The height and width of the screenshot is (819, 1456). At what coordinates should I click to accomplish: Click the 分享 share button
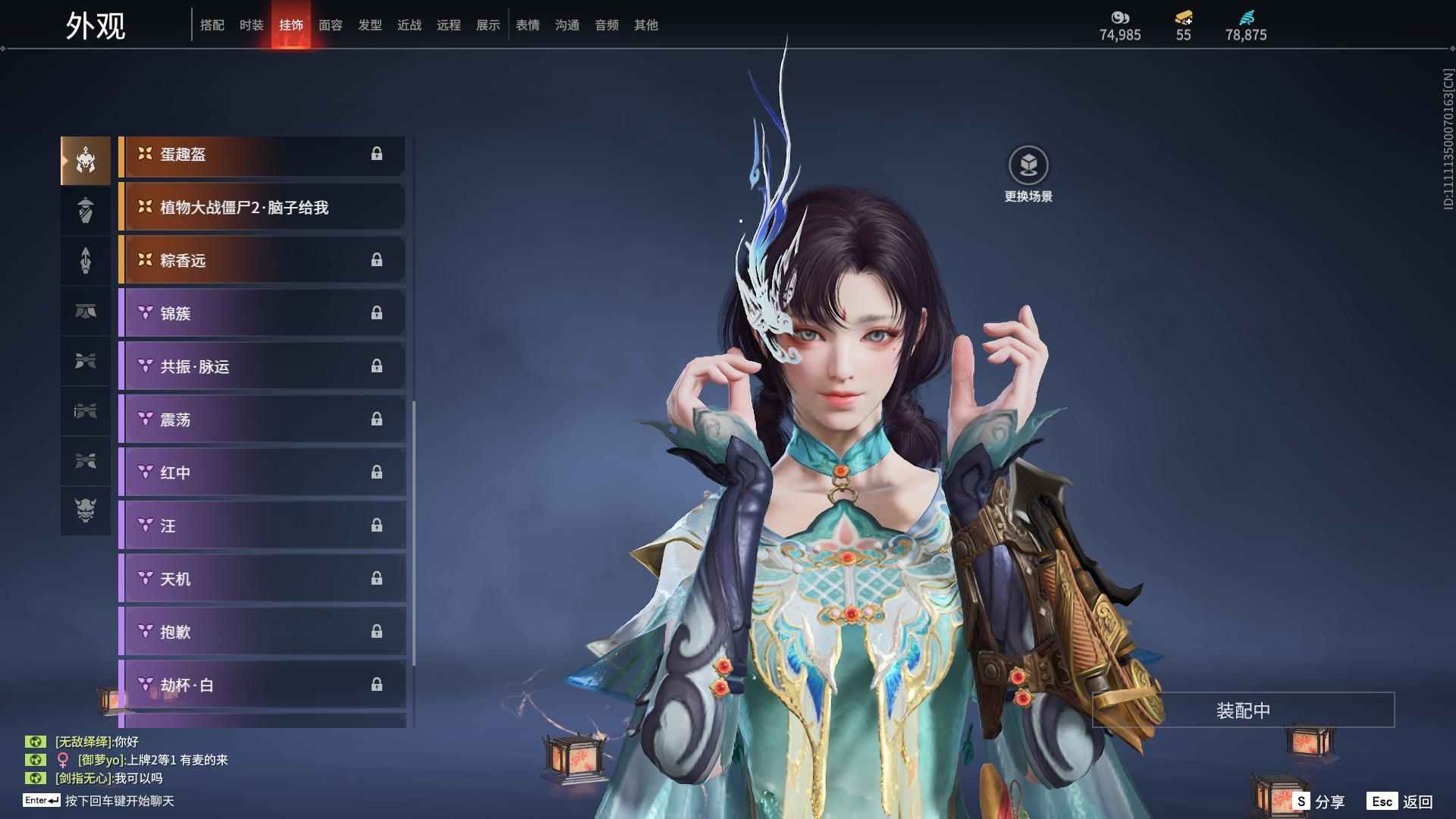[1319, 802]
